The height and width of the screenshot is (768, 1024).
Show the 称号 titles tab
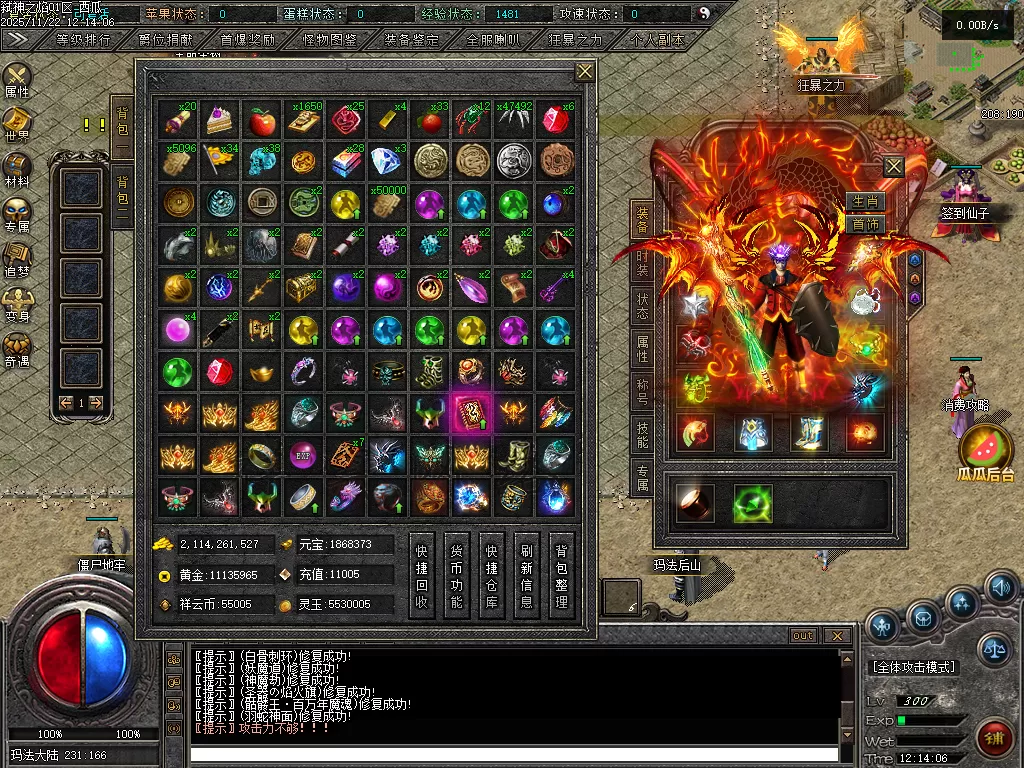tap(642, 391)
